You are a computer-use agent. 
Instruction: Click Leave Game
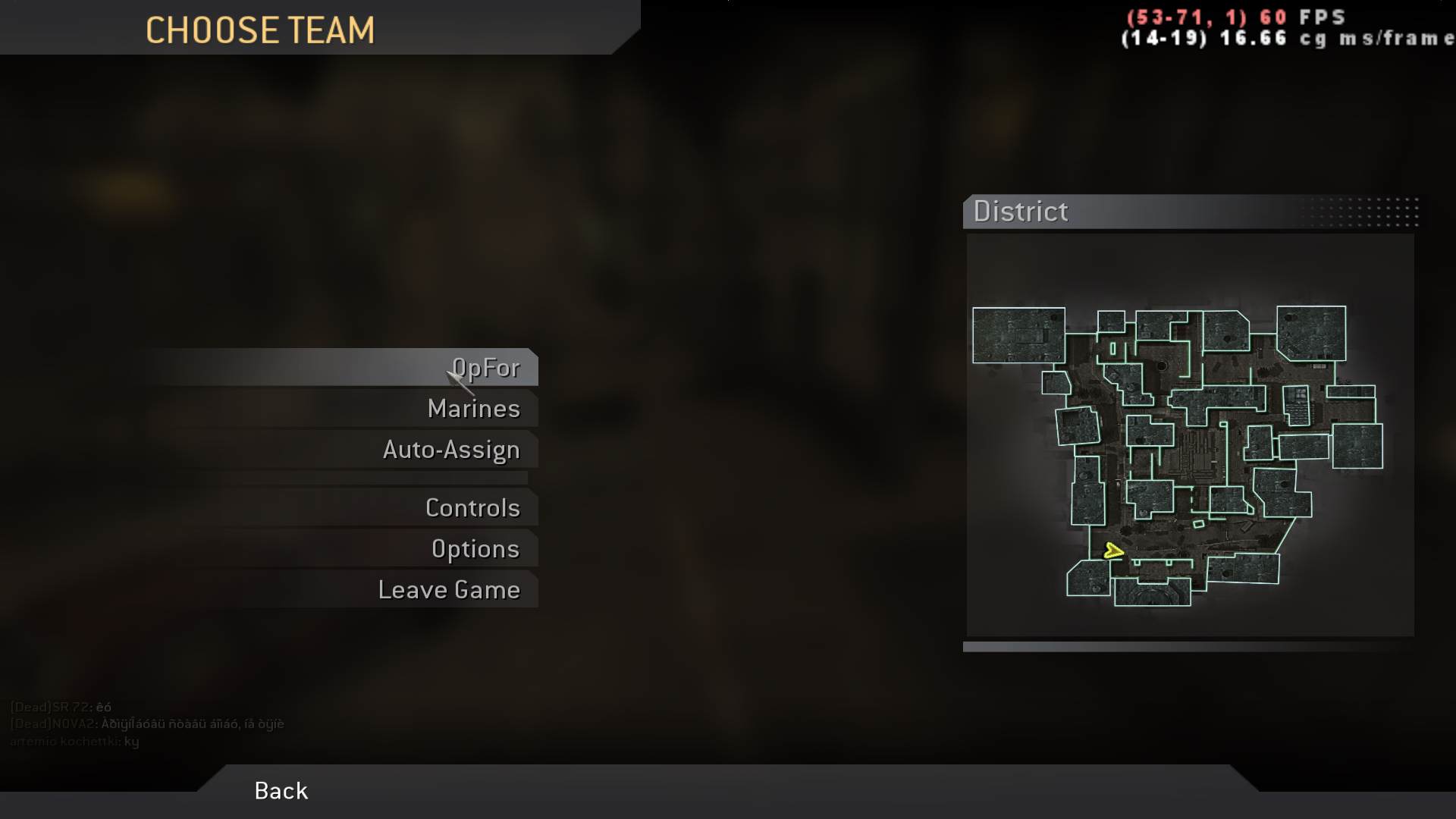pyautogui.click(x=450, y=589)
